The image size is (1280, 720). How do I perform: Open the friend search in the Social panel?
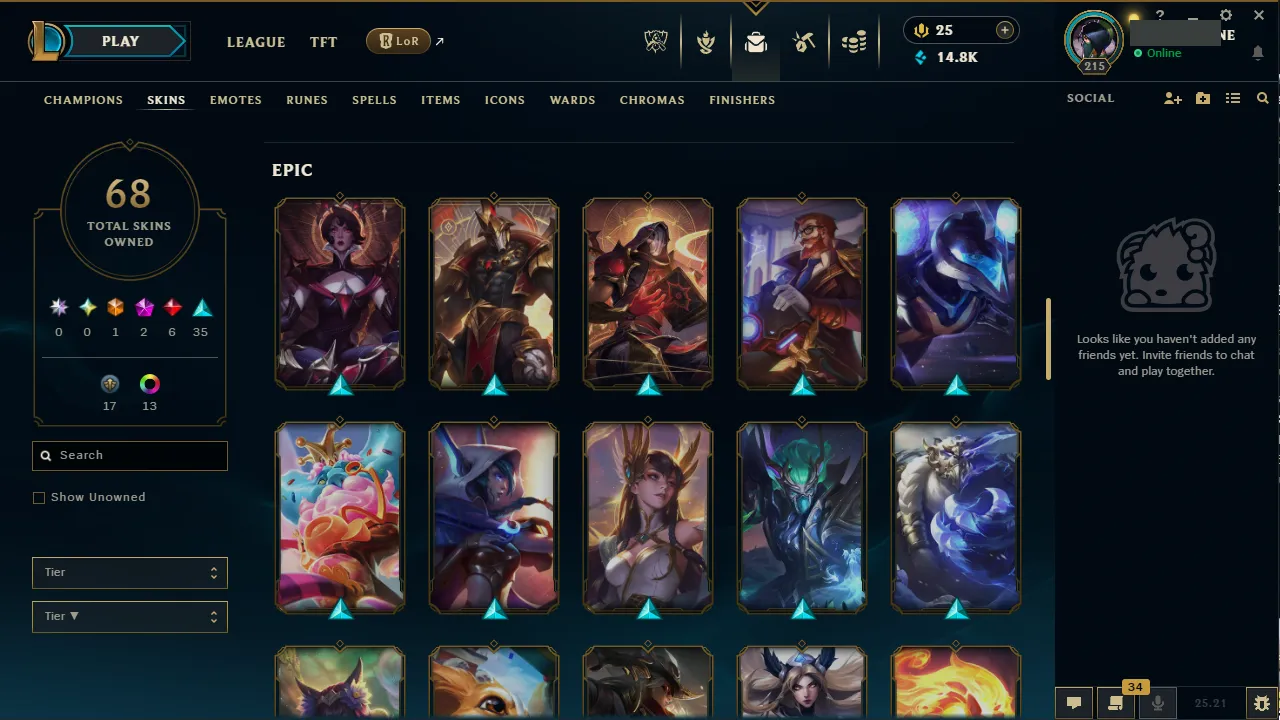(x=1263, y=98)
